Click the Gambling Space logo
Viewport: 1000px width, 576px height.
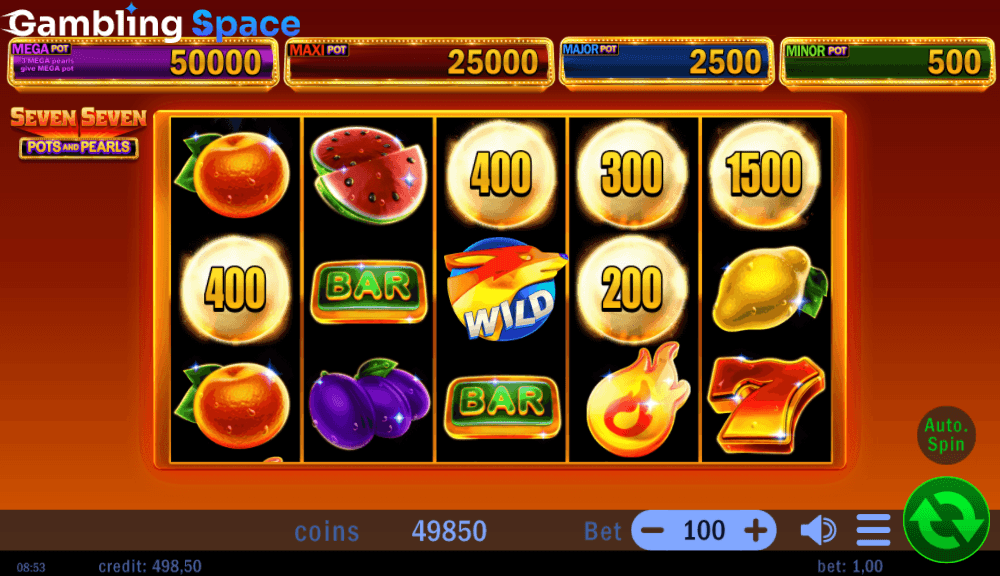[x=152, y=22]
